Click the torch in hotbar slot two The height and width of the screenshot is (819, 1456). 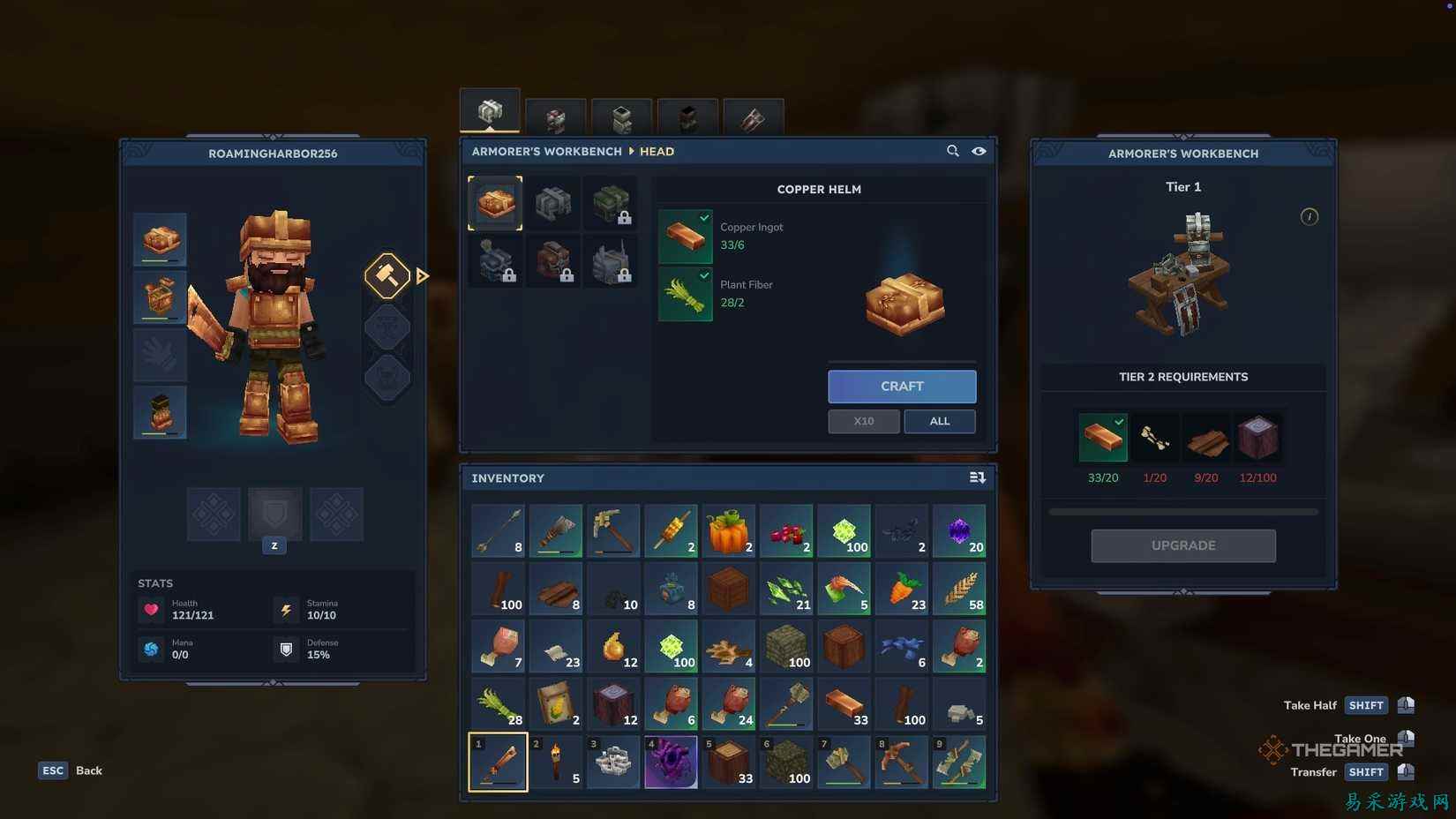pyautogui.click(x=555, y=761)
